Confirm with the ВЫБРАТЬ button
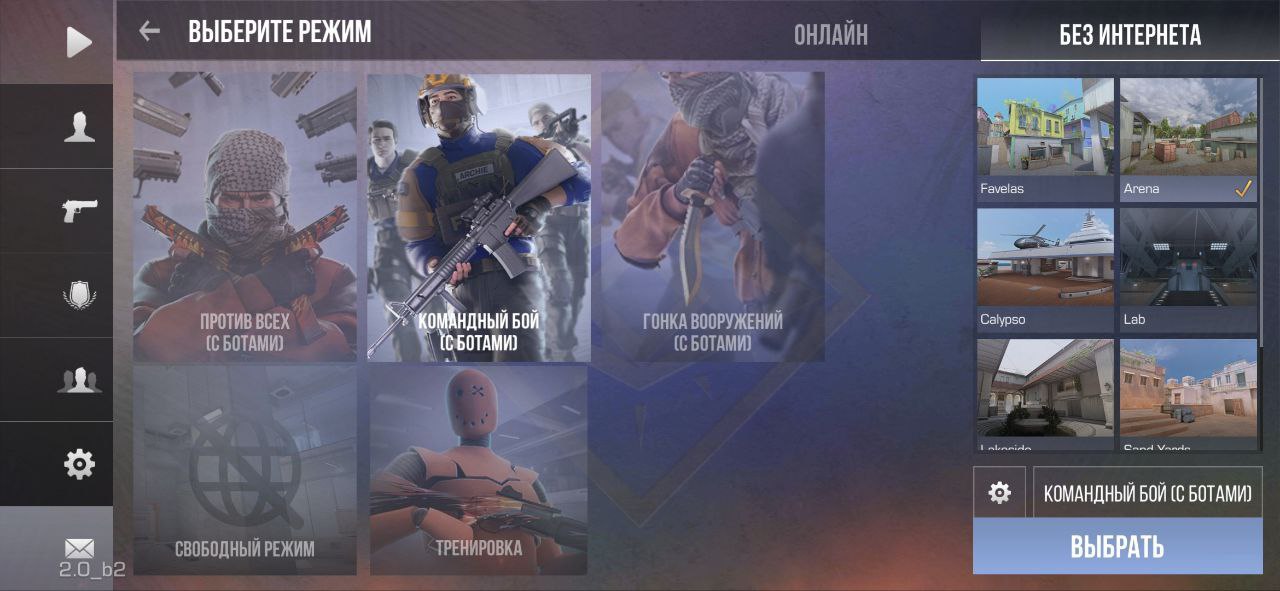 click(1117, 546)
